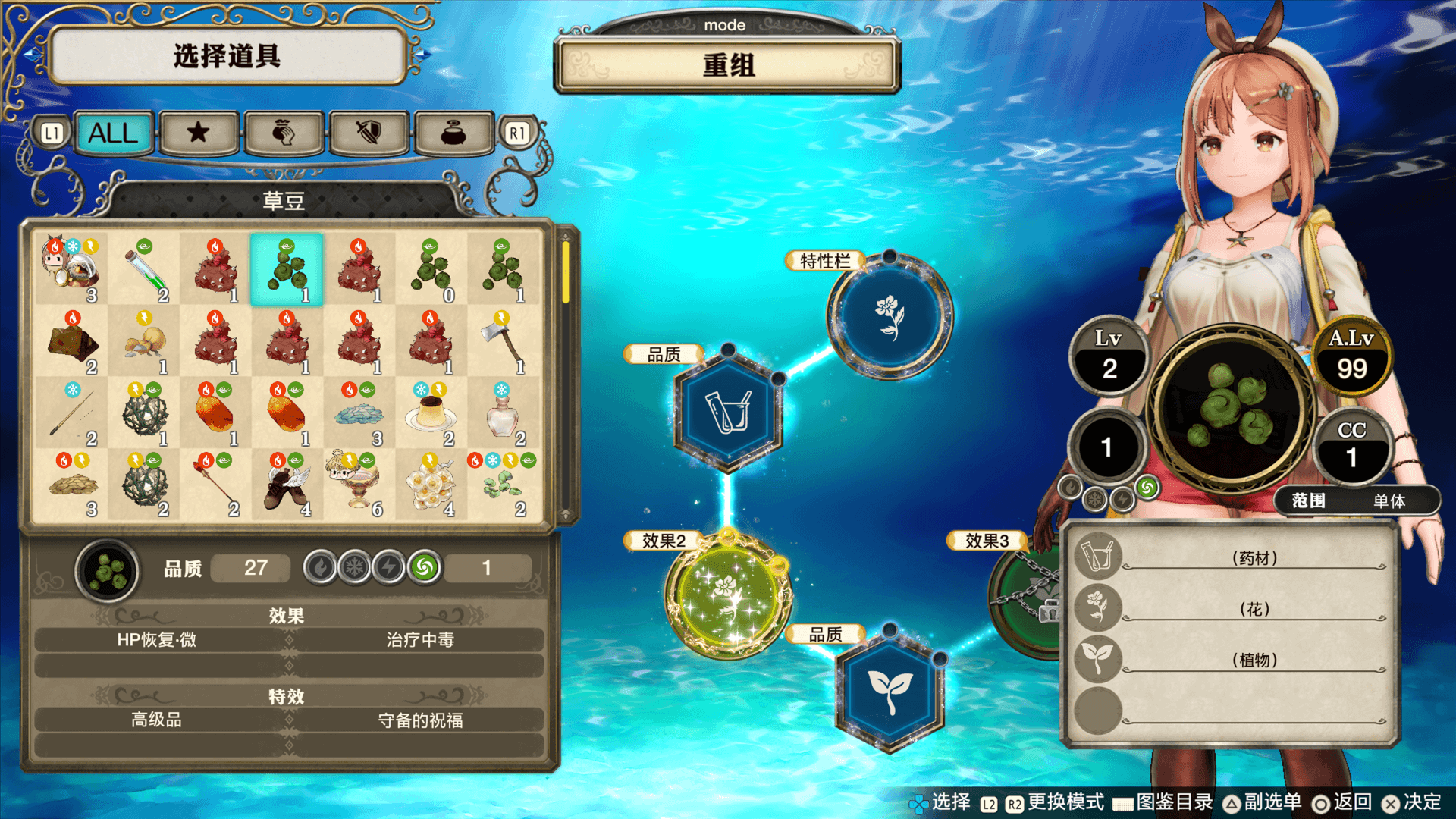The width and height of the screenshot is (1456, 819).
Task: Select the material pouch filter tab
Action: 284,133
